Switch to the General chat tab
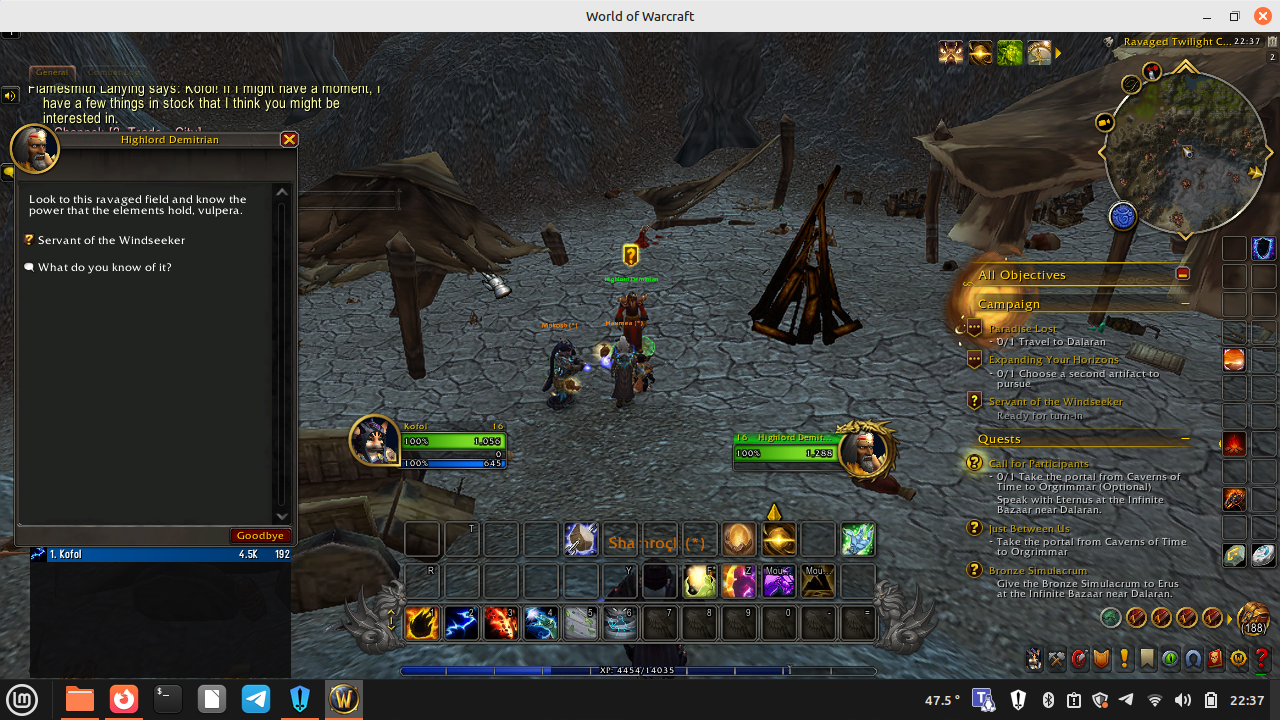The height and width of the screenshot is (720, 1280). (51, 72)
